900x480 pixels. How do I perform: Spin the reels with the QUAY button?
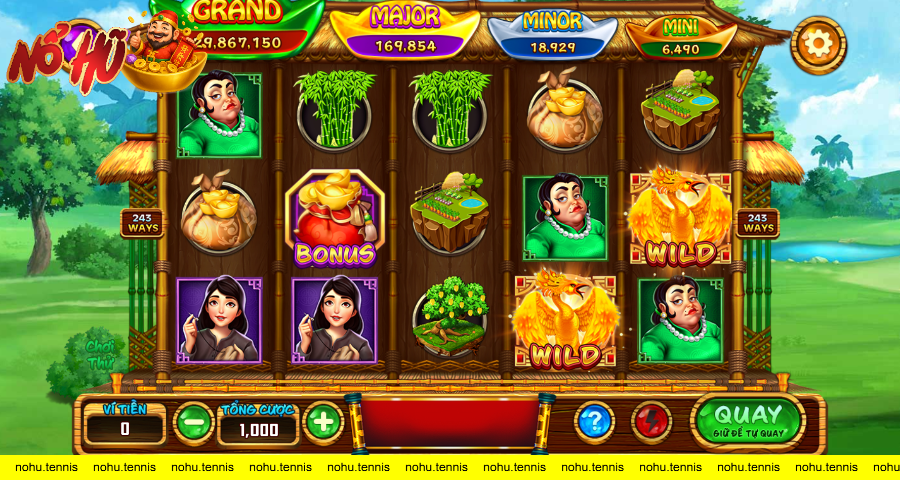pyautogui.click(x=749, y=420)
